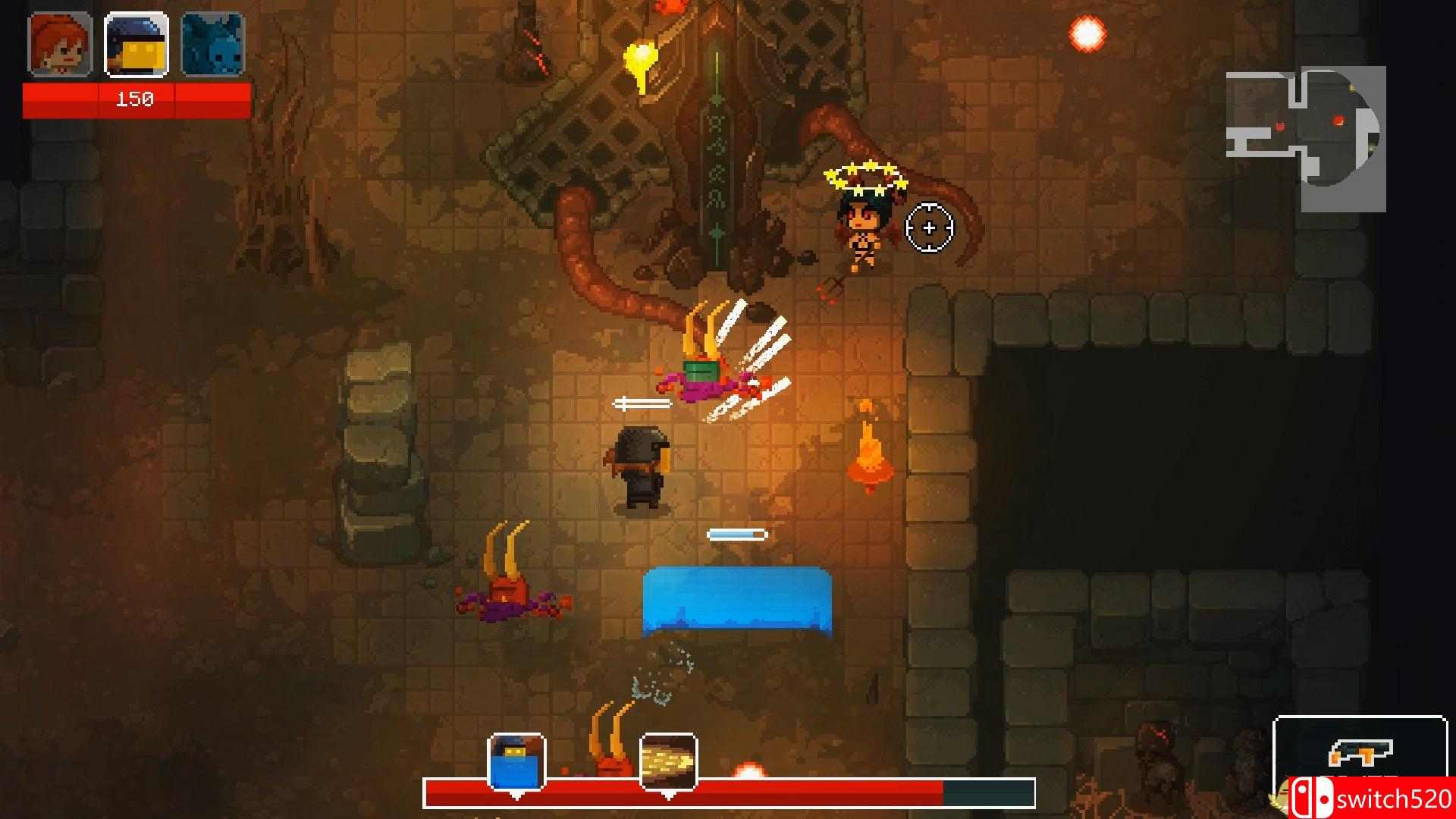The height and width of the screenshot is (819, 1456).
Task: Open the dungeon minimap
Action: pyautogui.click(x=1305, y=138)
